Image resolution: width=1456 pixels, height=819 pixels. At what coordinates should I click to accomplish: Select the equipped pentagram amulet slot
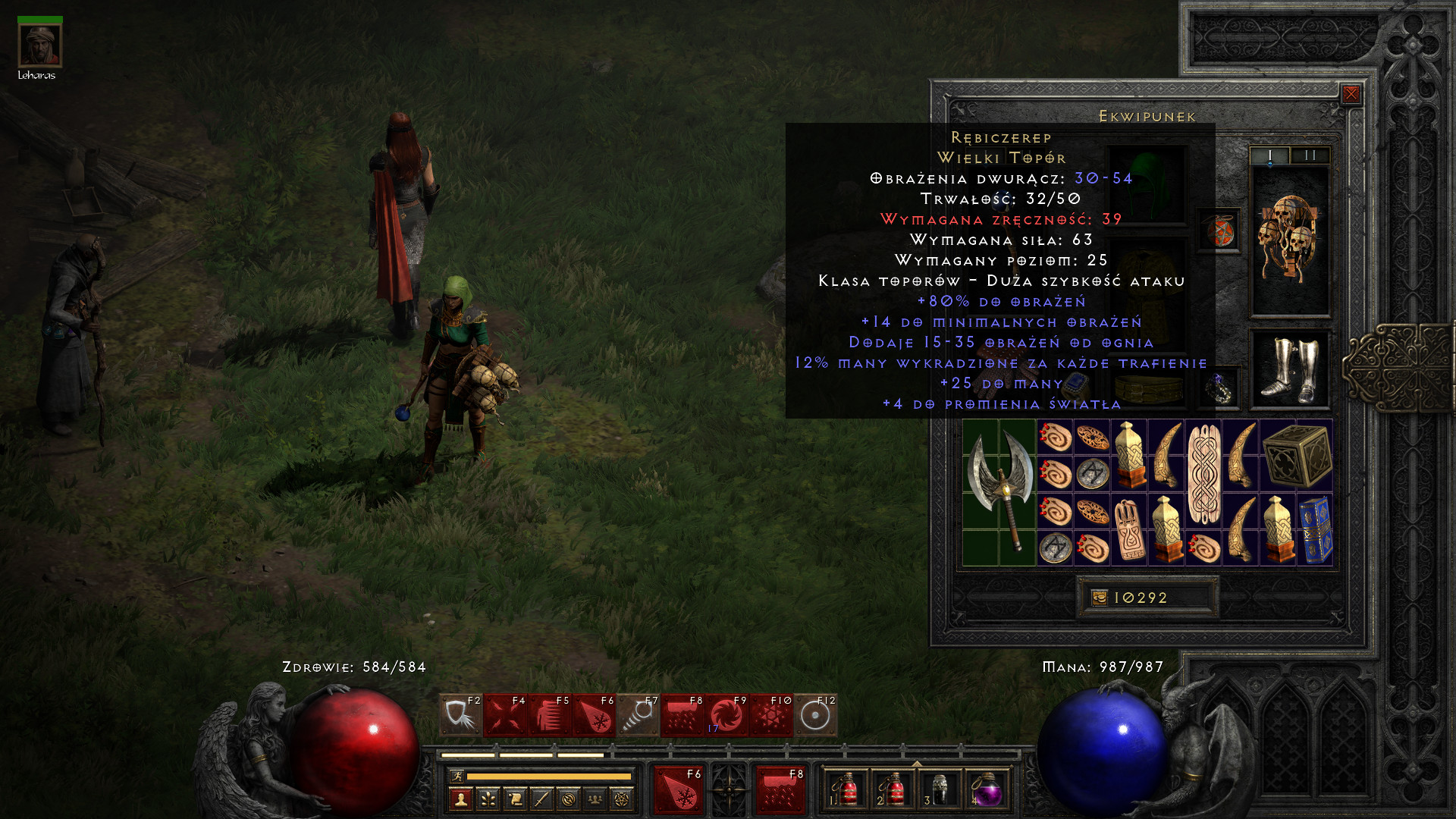tap(1219, 231)
